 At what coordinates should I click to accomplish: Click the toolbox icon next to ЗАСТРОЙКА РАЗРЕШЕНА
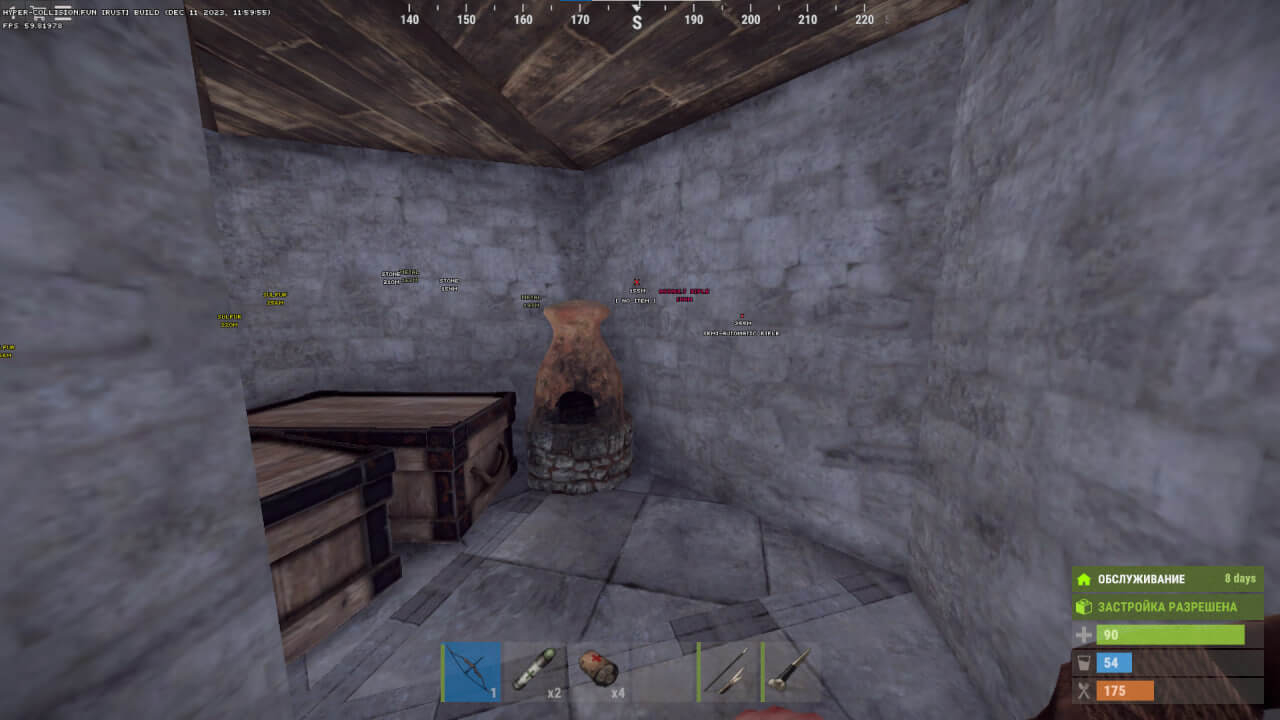point(1086,606)
